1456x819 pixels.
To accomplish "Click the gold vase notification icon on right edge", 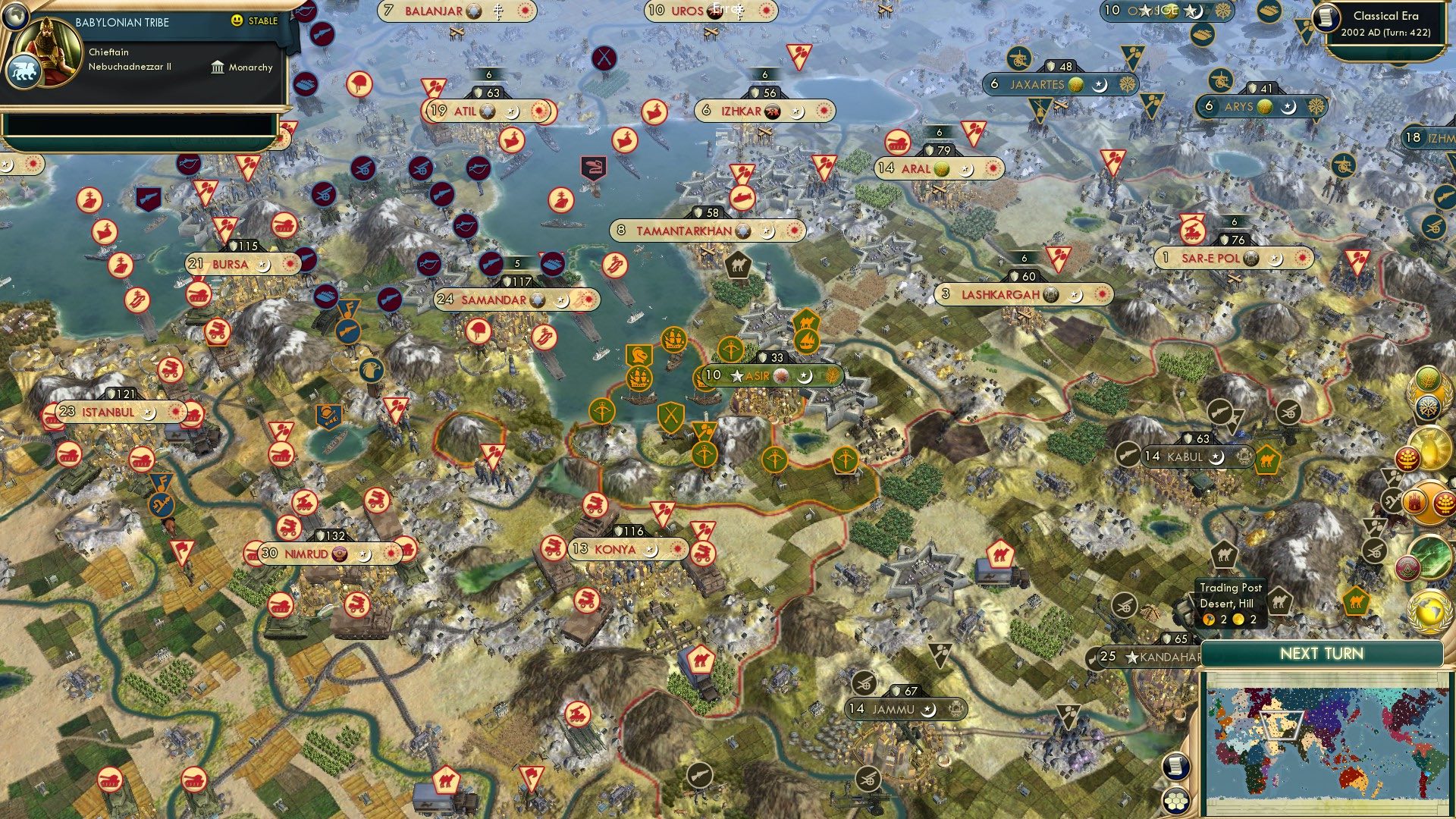I will point(1431,444).
